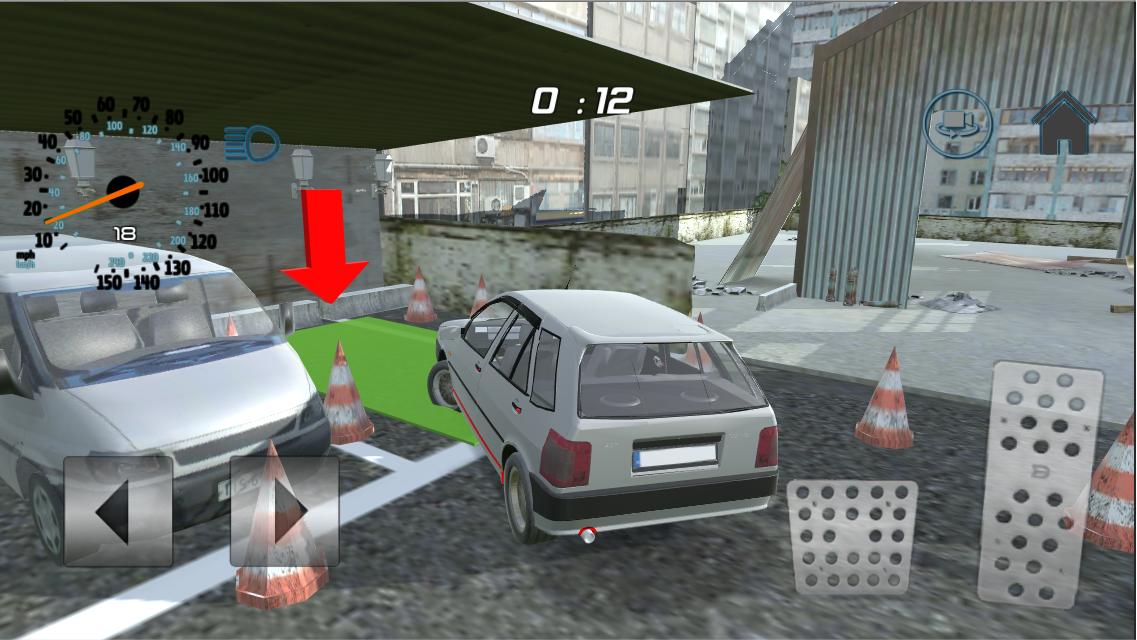
Task: Switch the camera view
Action: click(x=957, y=124)
